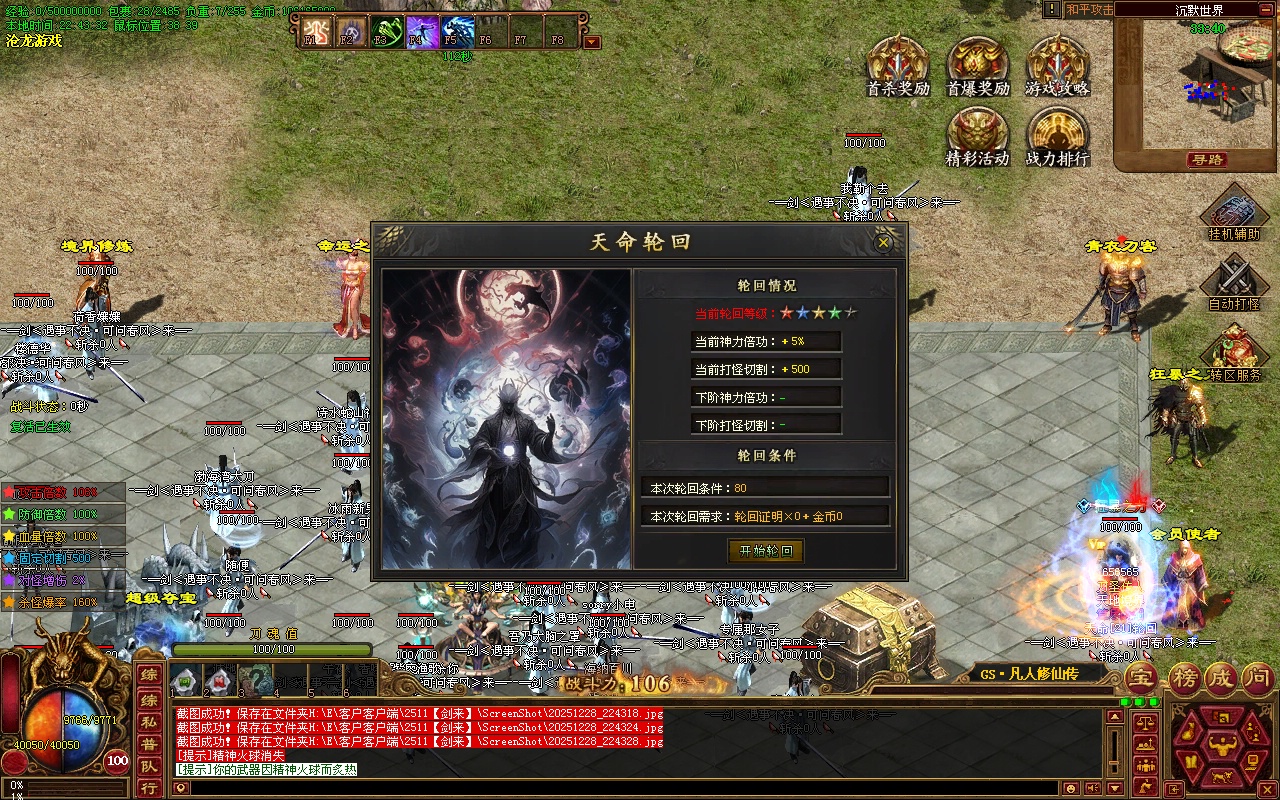Show the 精彩活动 events panel
This screenshot has height=800, width=1280.
[977, 135]
